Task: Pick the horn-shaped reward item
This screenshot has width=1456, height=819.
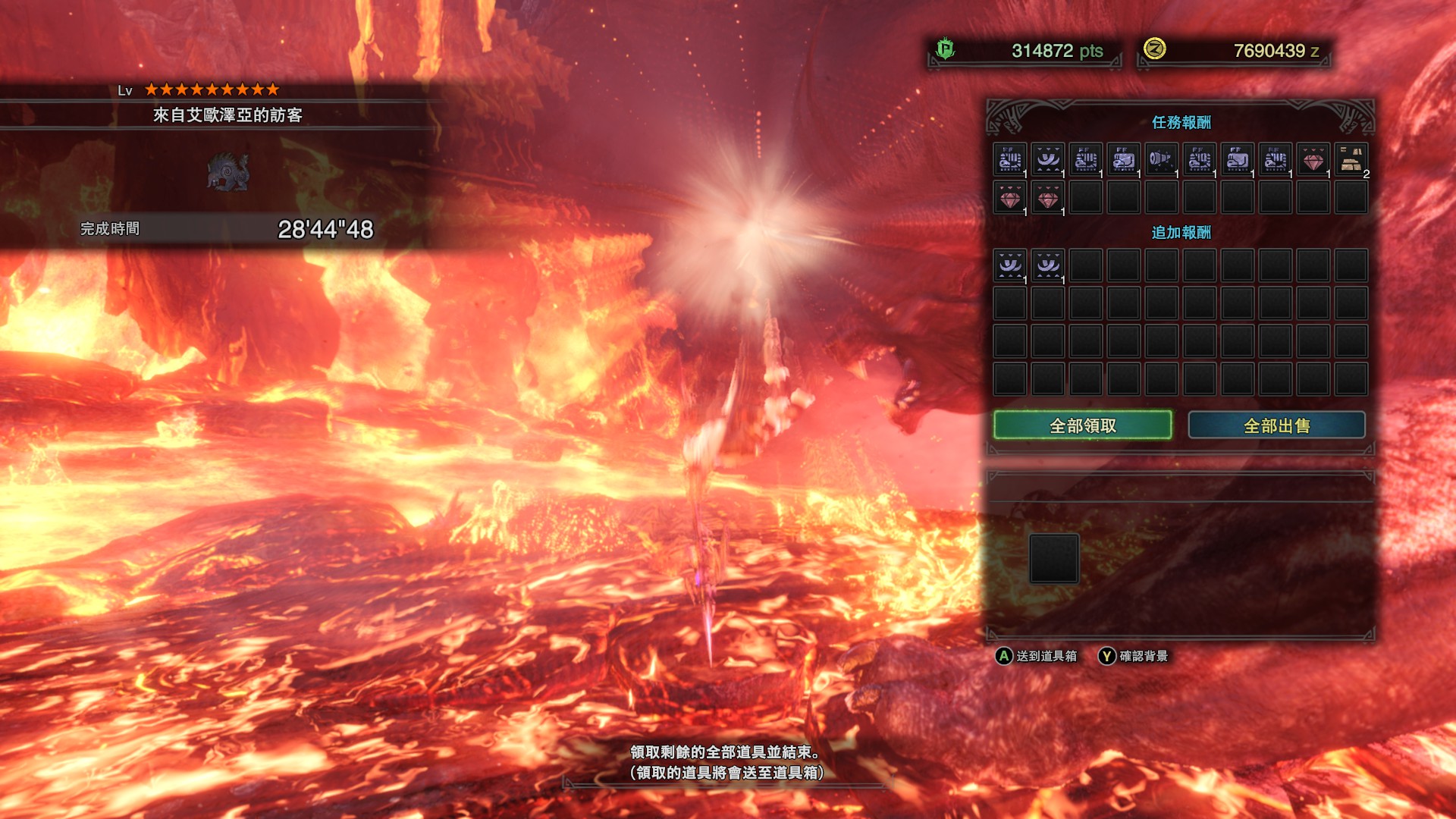Action: pos(1162,160)
